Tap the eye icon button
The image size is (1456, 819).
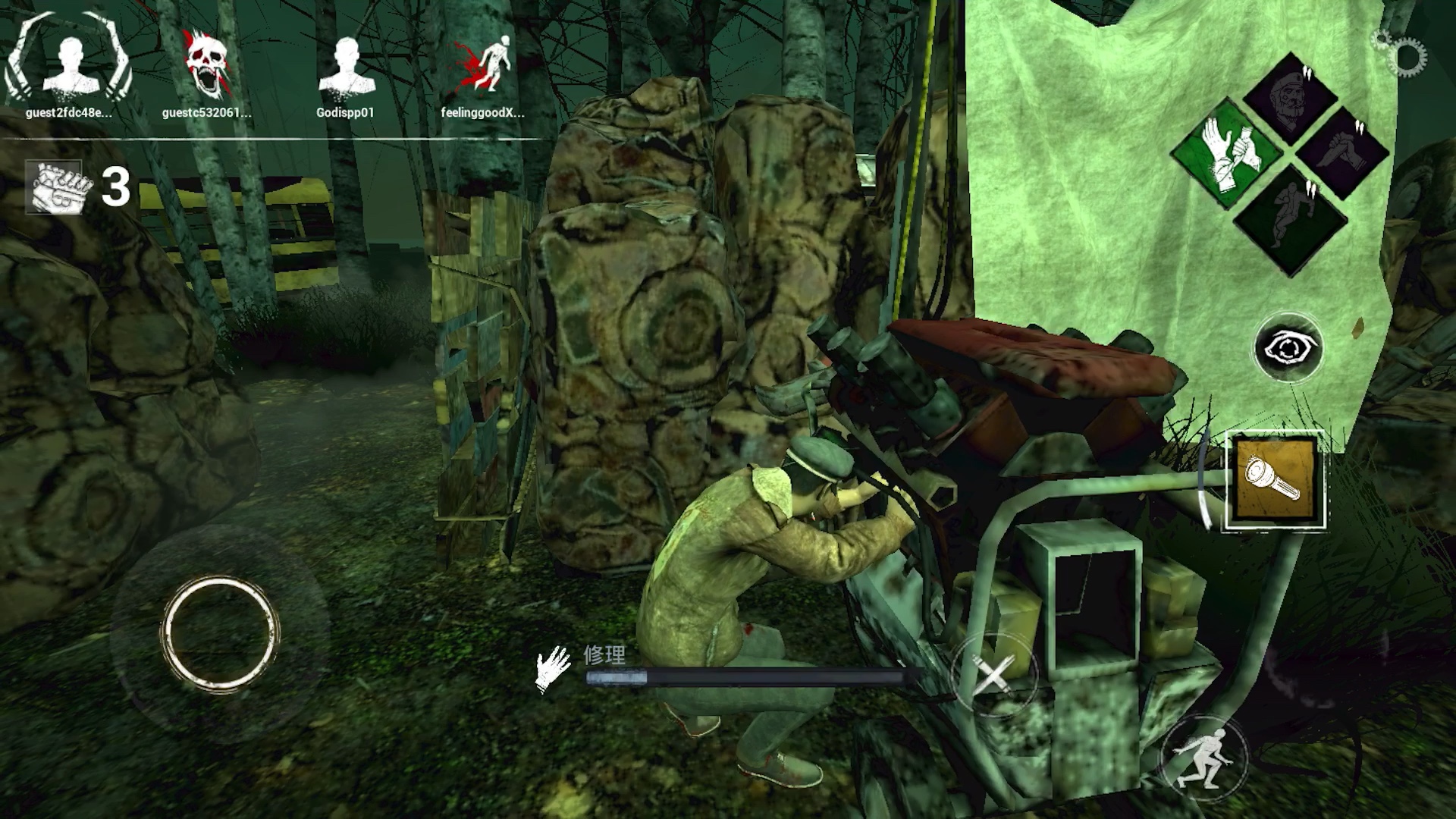(1288, 348)
